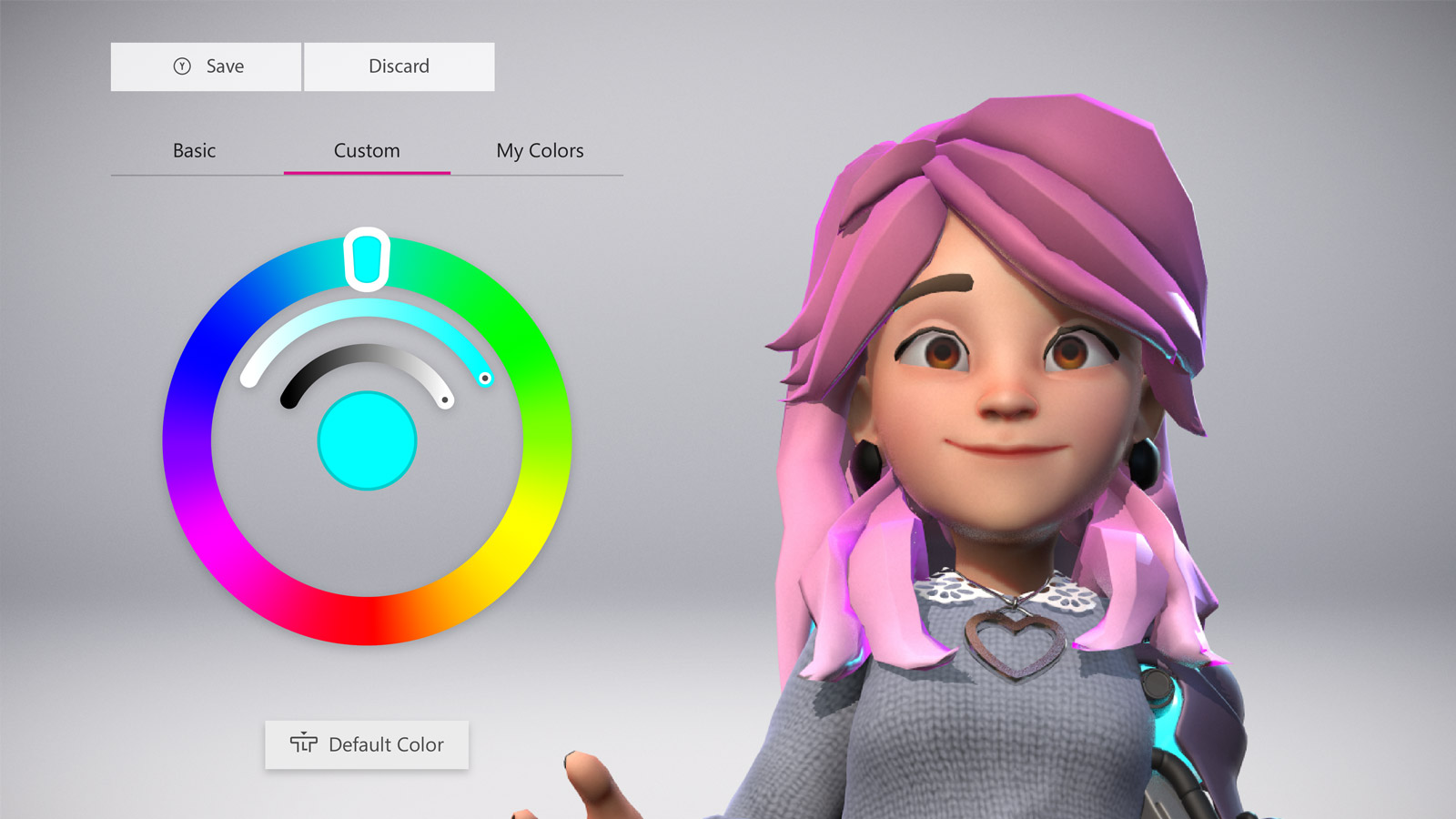Click the Default Color button
This screenshot has width=1456, height=819.
click(367, 743)
